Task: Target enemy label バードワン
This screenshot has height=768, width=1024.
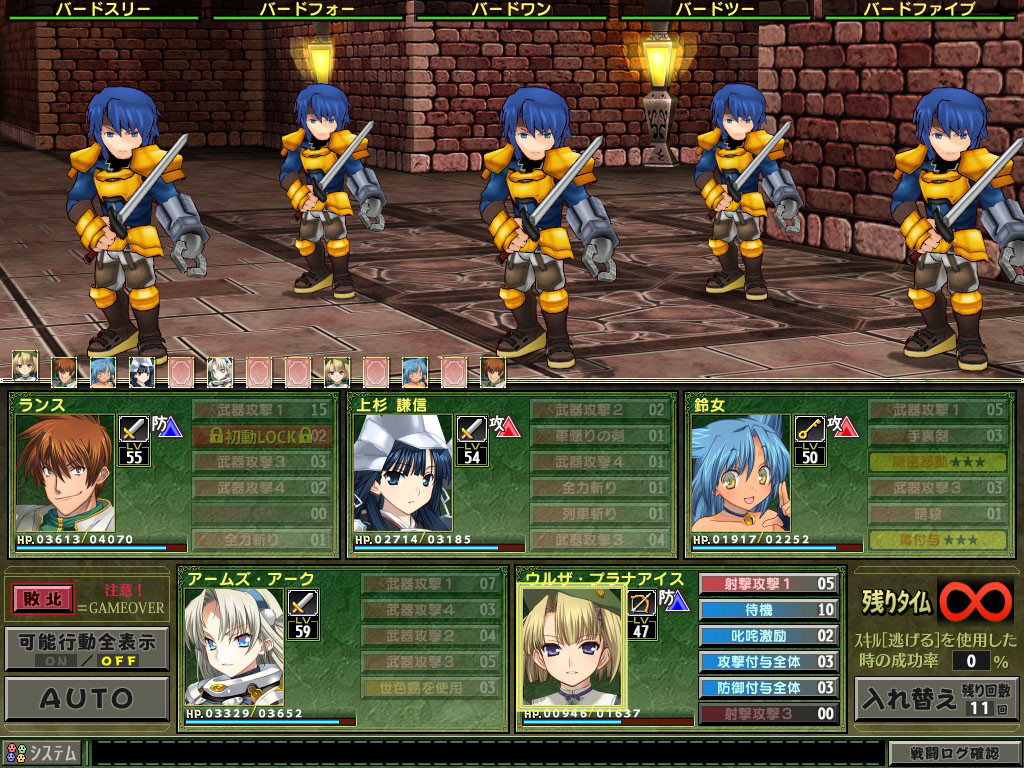Action: pyautogui.click(x=512, y=9)
